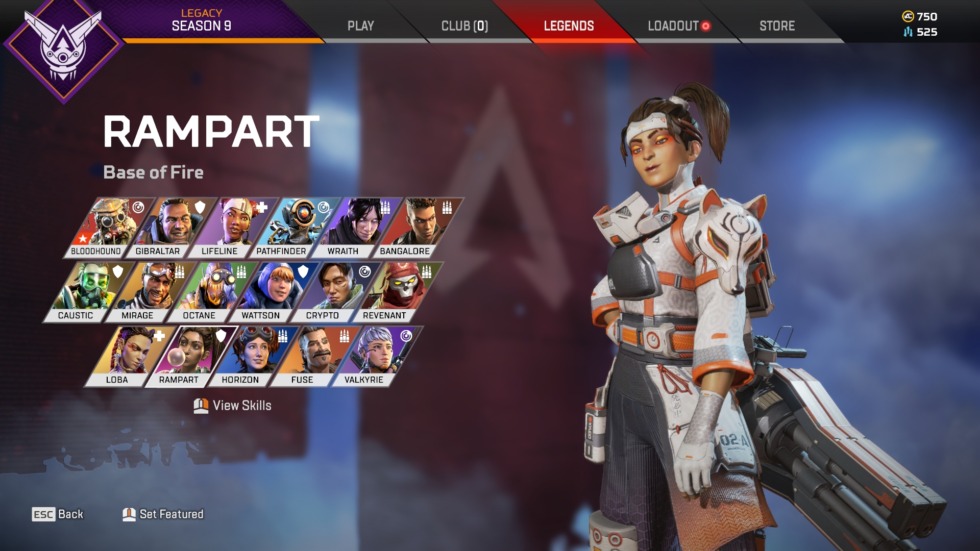Go back using the Back button

(58, 514)
